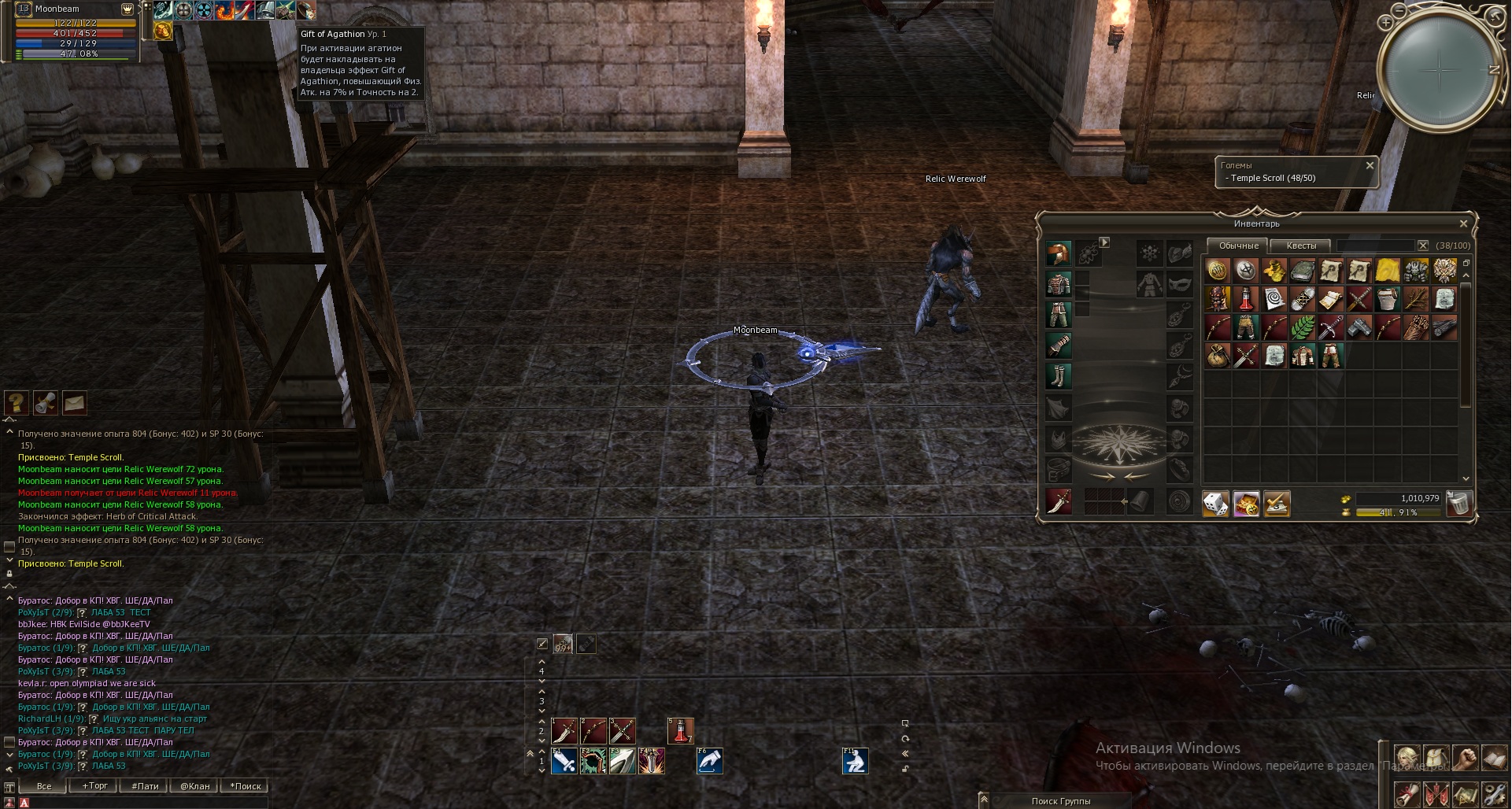Click the inventory trash can button
Image resolution: width=1512 pixels, height=809 pixels.
tap(1458, 503)
